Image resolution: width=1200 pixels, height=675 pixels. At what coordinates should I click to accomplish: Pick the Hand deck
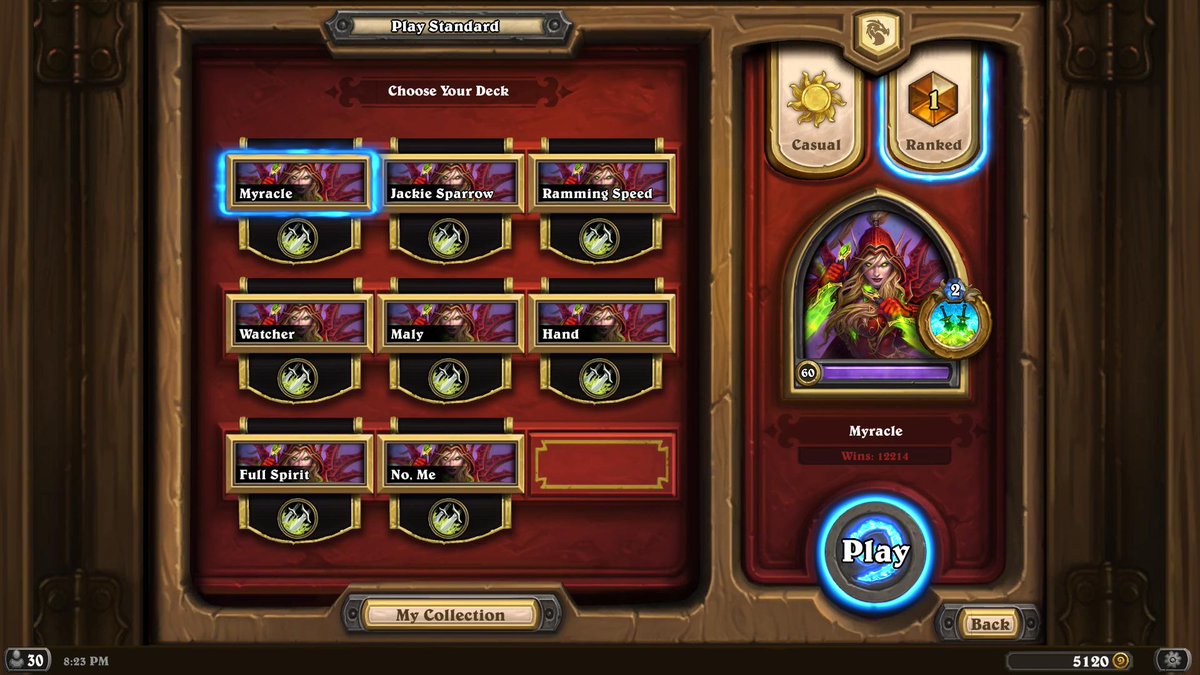(x=601, y=323)
